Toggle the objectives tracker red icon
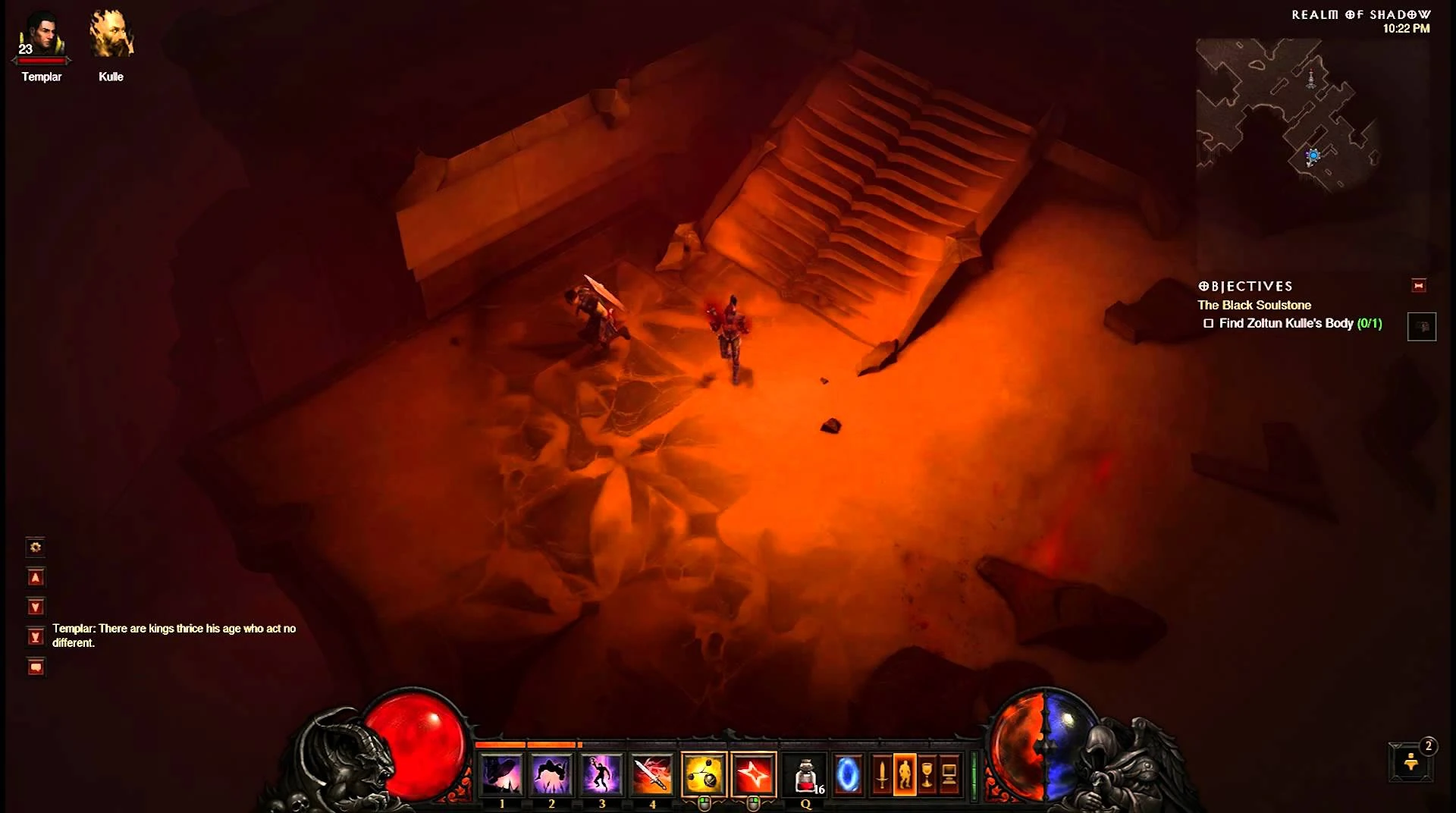 [1419, 286]
